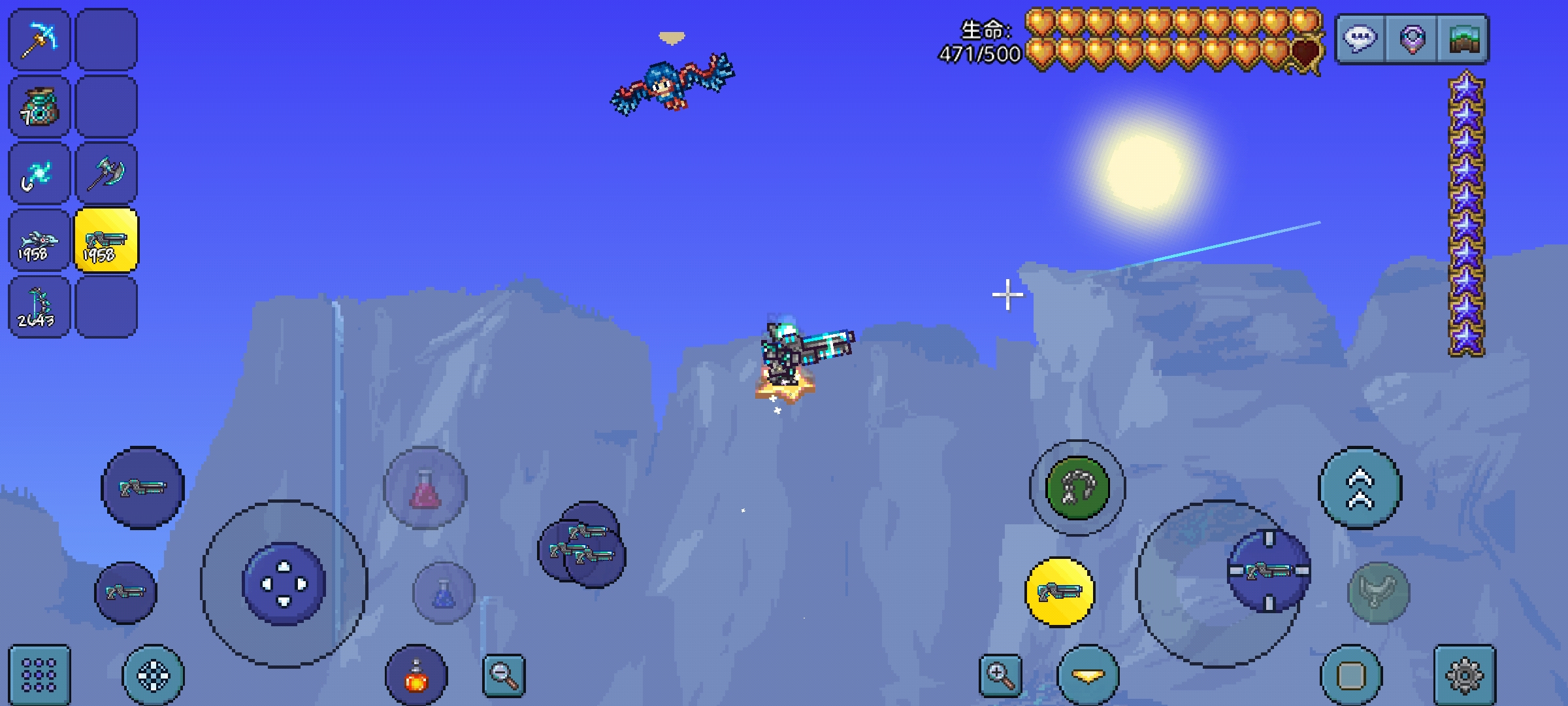
Task: Tap the double-arrow jump button
Action: [1360, 488]
